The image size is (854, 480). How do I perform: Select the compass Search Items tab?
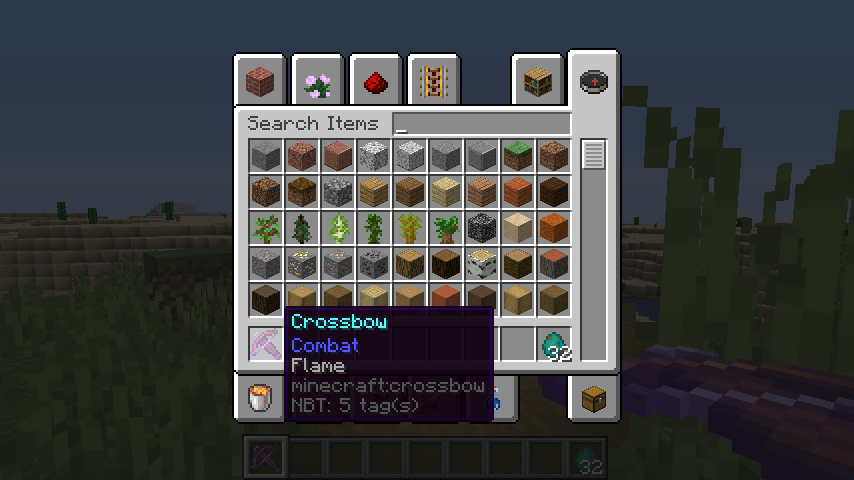coord(594,80)
